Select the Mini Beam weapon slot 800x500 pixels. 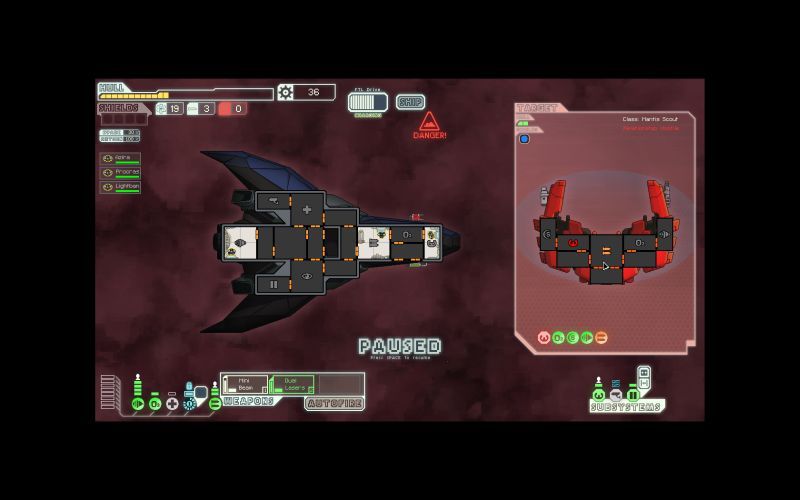[x=245, y=384]
